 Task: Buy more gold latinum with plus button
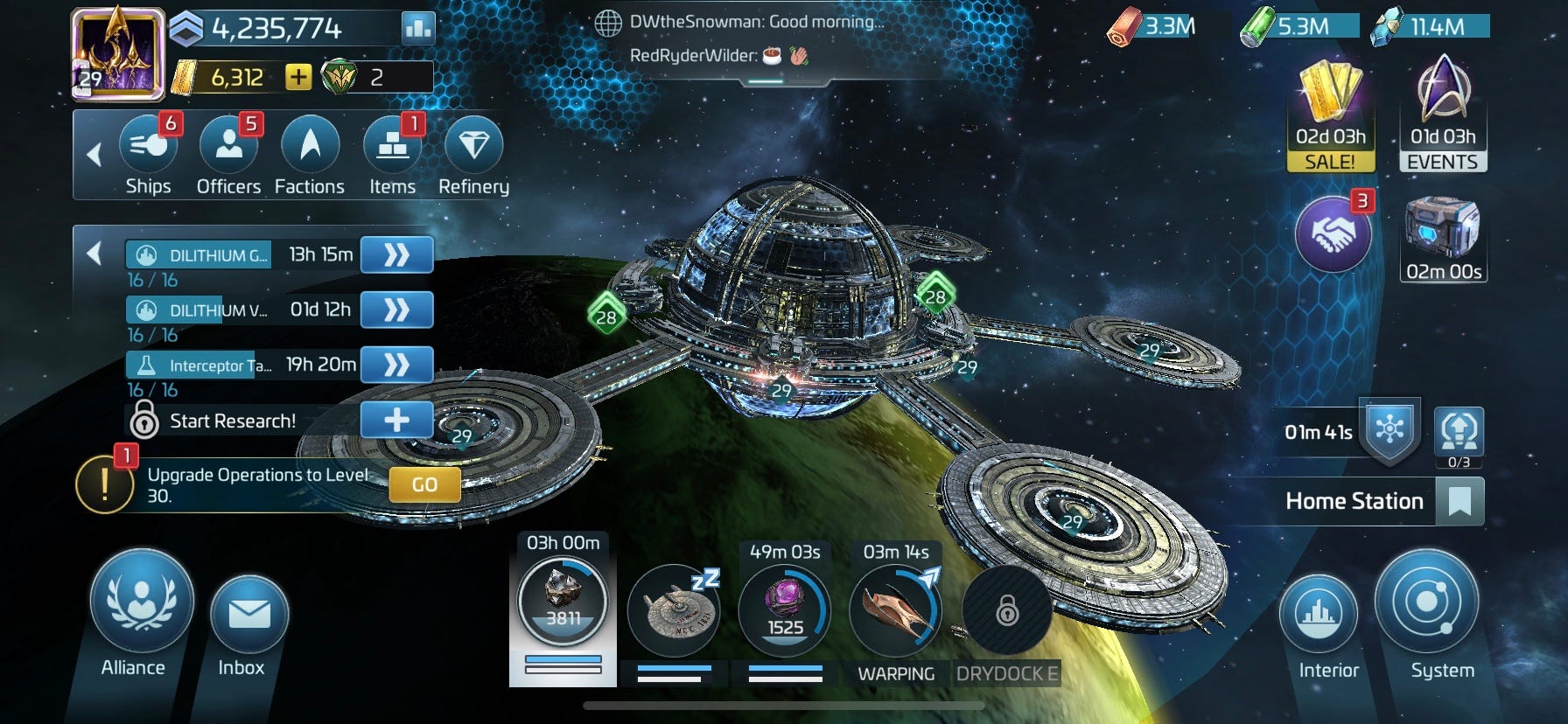(298, 77)
